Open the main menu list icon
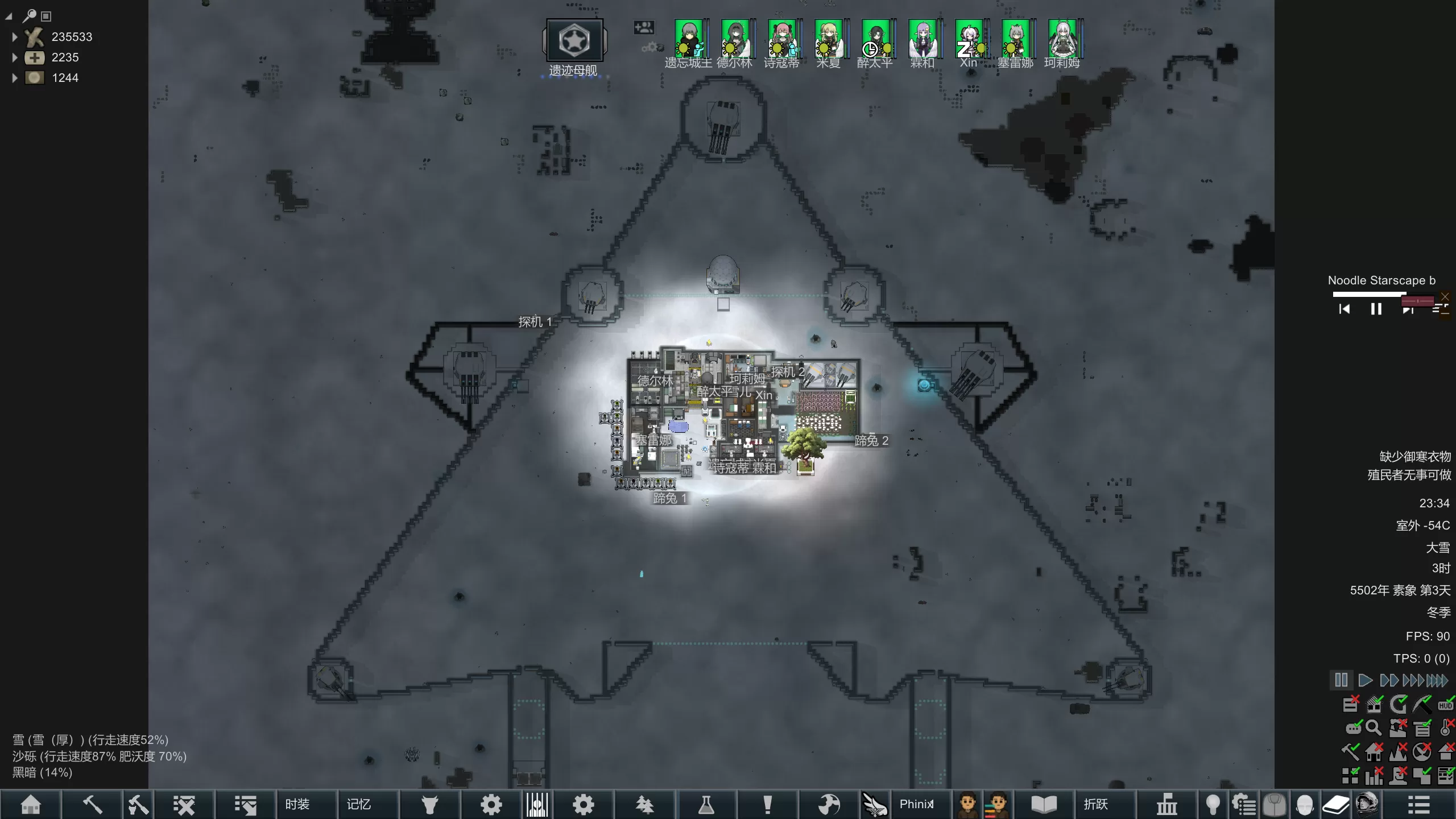The width and height of the screenshot is (1456, 819). (x=1418, y=804)
